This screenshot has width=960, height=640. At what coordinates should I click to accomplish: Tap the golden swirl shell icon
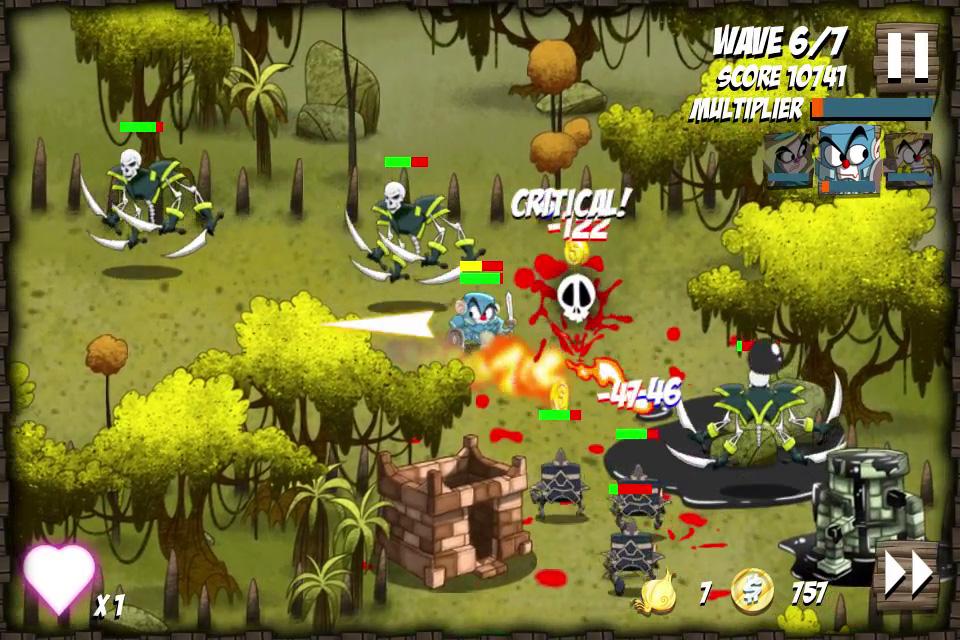pos(661,592)
